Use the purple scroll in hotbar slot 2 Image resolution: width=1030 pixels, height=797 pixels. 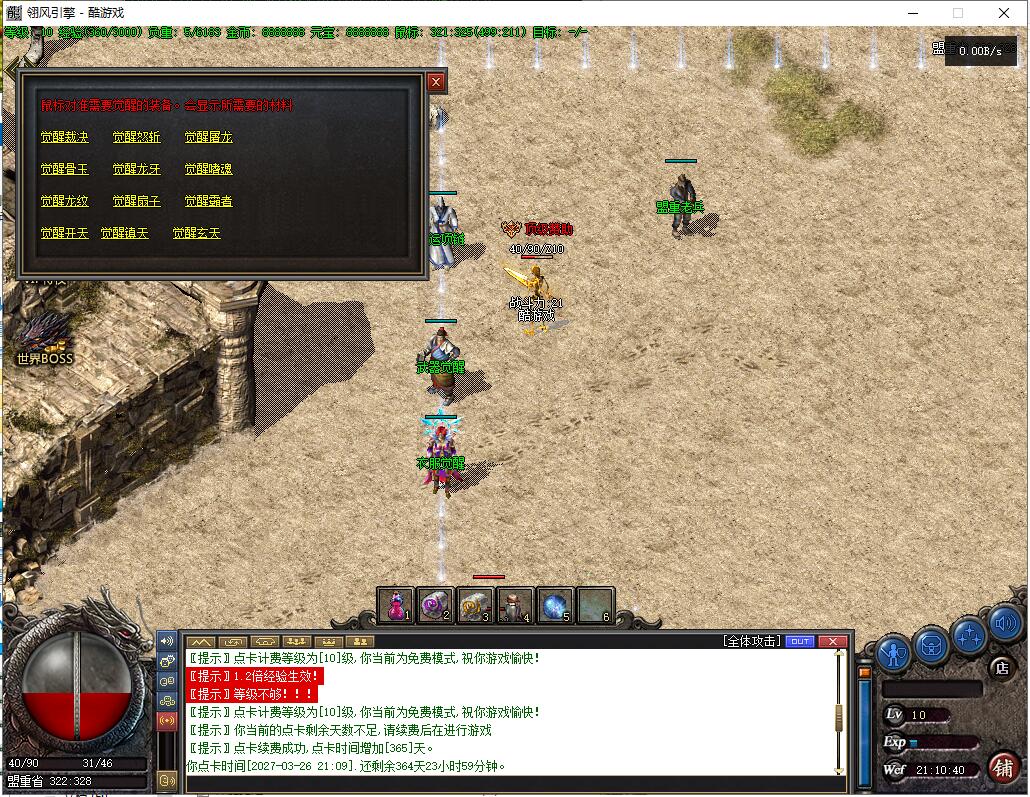pyautogui.click(x=435, y=605)
